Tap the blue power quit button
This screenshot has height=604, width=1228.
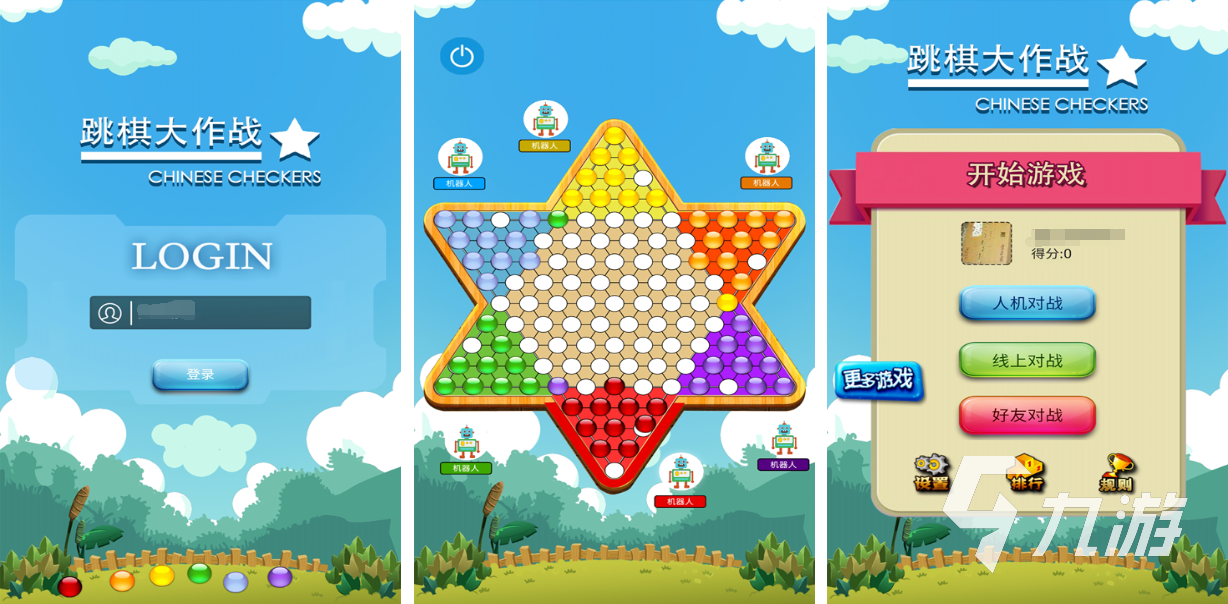[x=461, y=56]
